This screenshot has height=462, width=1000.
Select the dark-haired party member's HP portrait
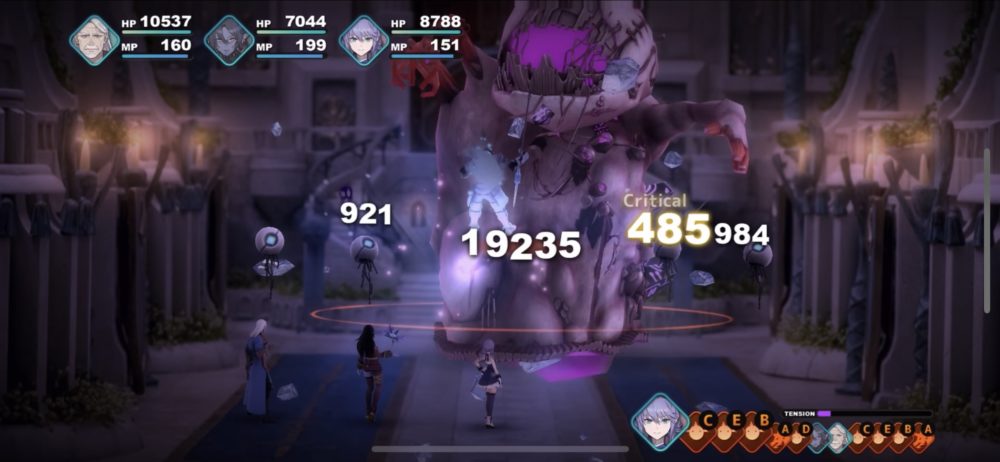pyautogui.click(x=229, y=40)
